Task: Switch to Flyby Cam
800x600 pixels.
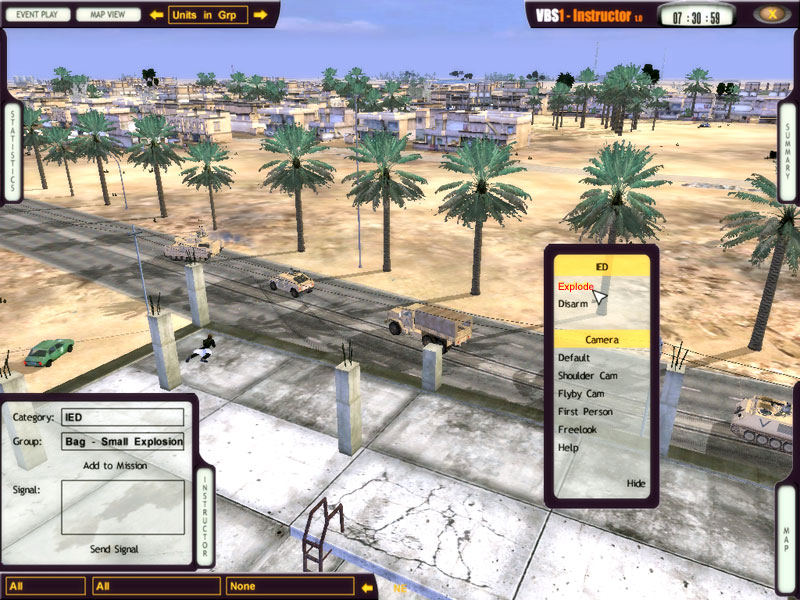Action: tap(581, 394)
